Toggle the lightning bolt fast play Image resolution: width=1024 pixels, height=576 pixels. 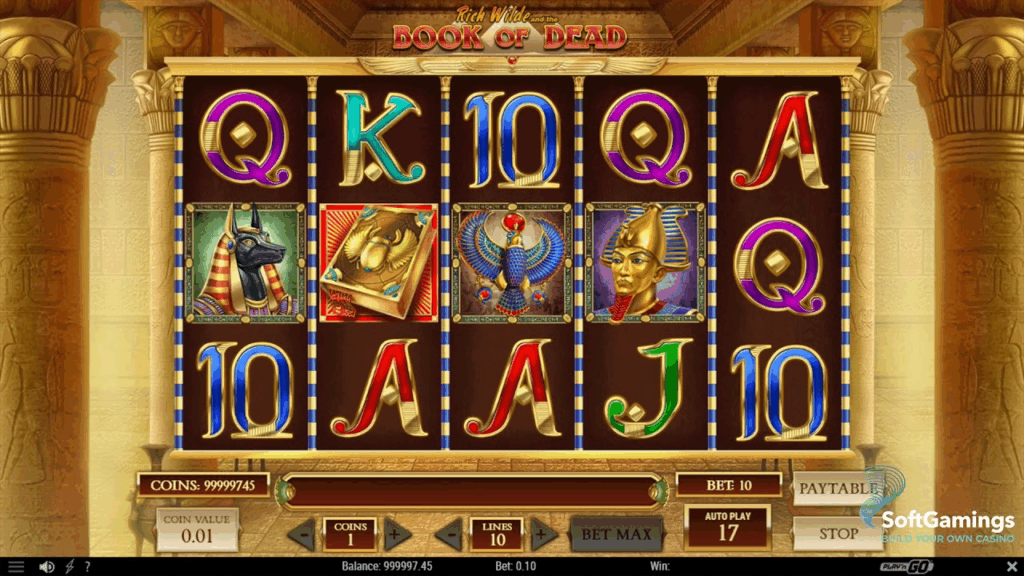click(68, 567)
